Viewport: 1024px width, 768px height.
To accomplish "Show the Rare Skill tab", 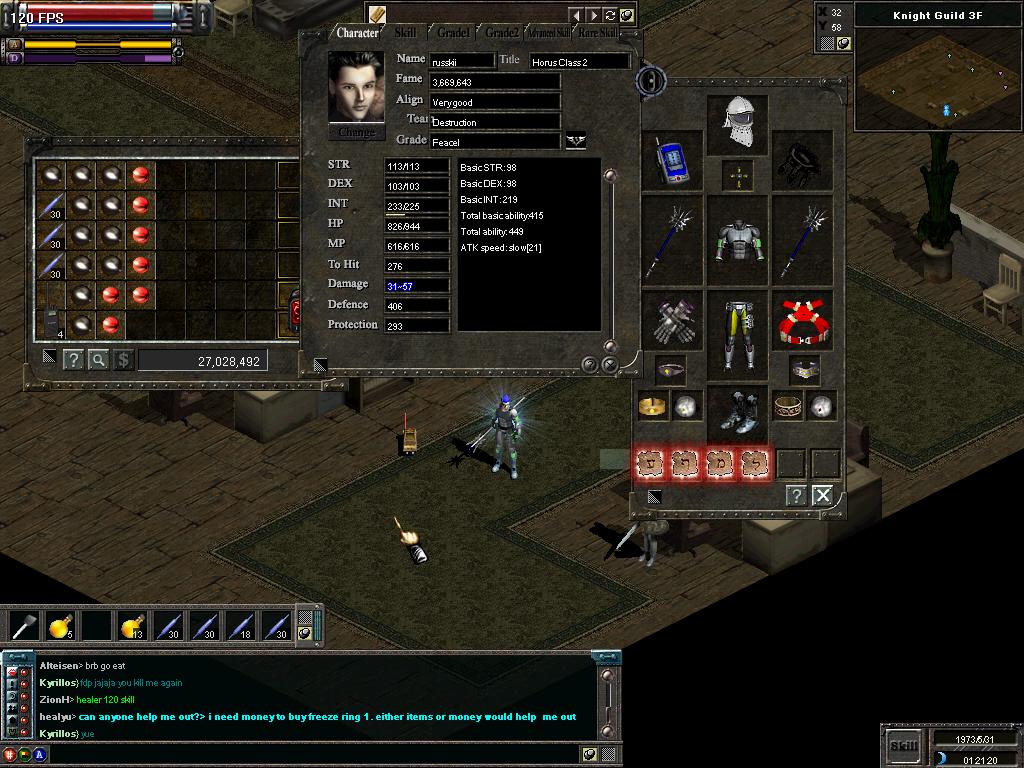I will point(598,33).
